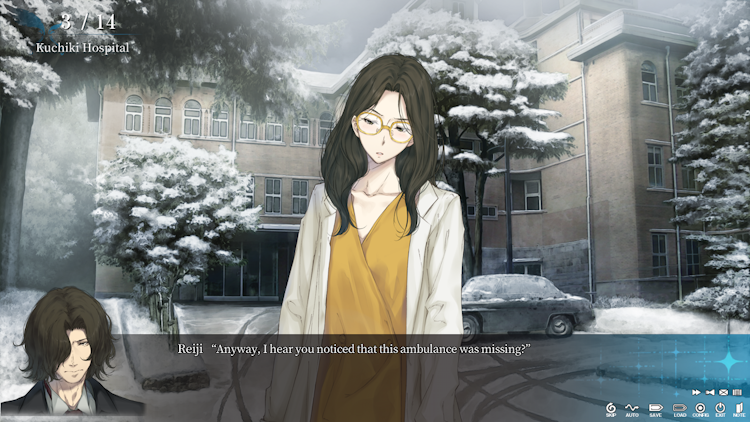The image size is (750, 422).
Task: Turn on Auto mode
Action: pos(633,408)
